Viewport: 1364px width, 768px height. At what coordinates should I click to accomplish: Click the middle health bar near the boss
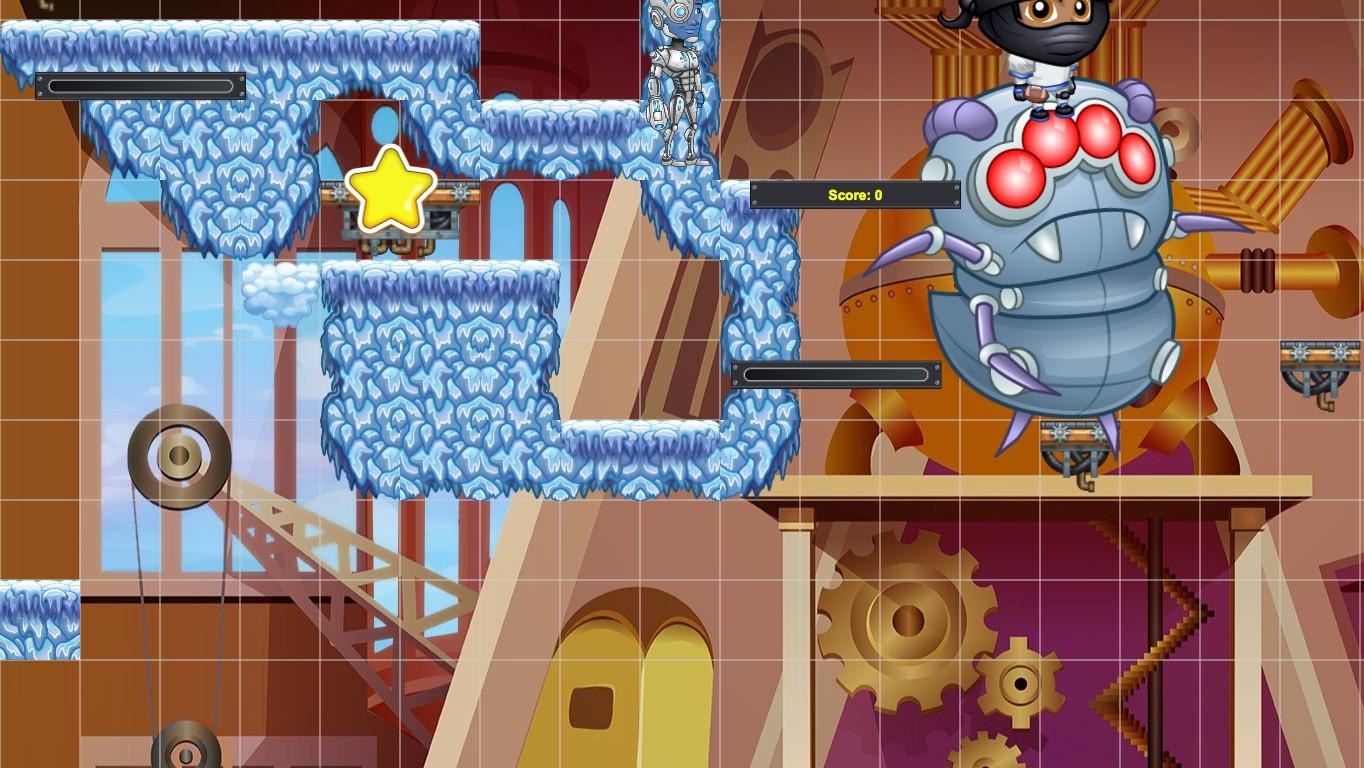point(833,374)
